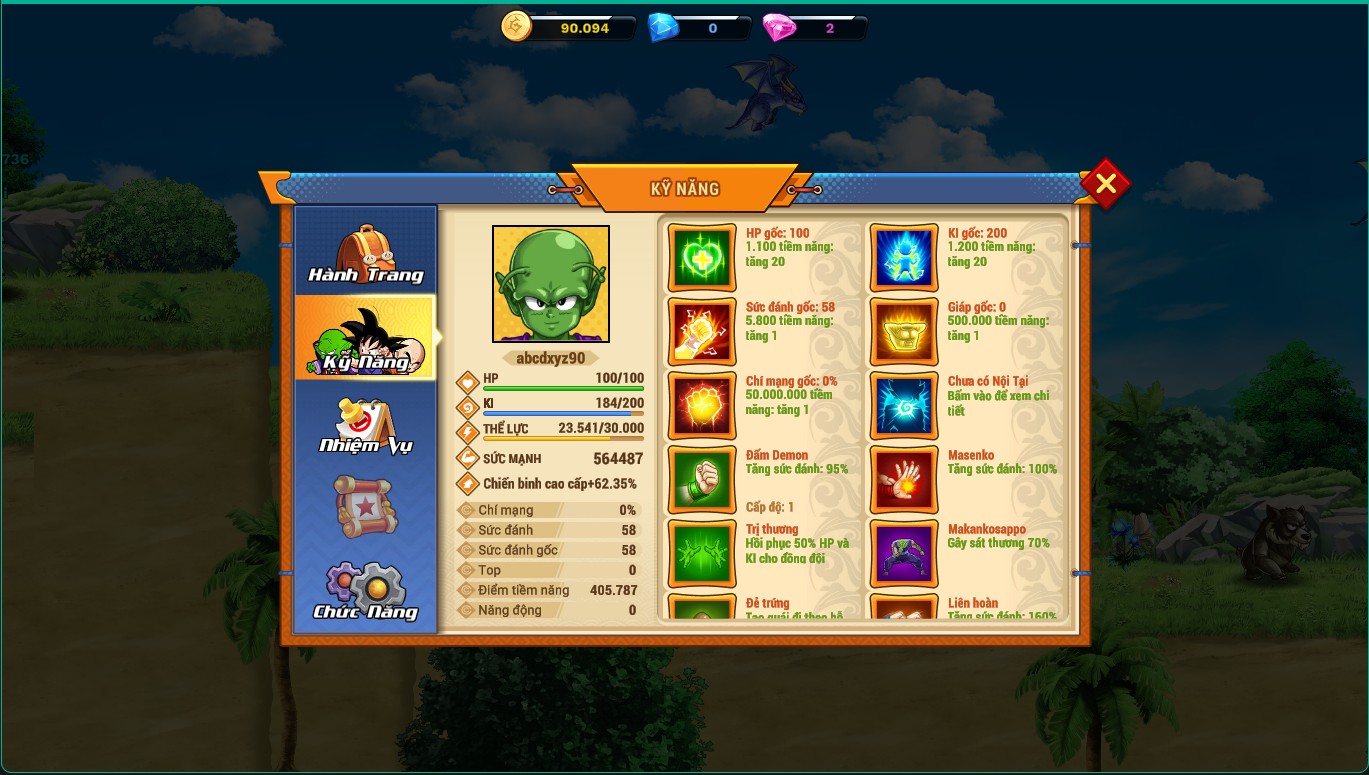The image size is (1369, 775).
Task: Tap the blue gem currency icon
Action: [663, 28]
